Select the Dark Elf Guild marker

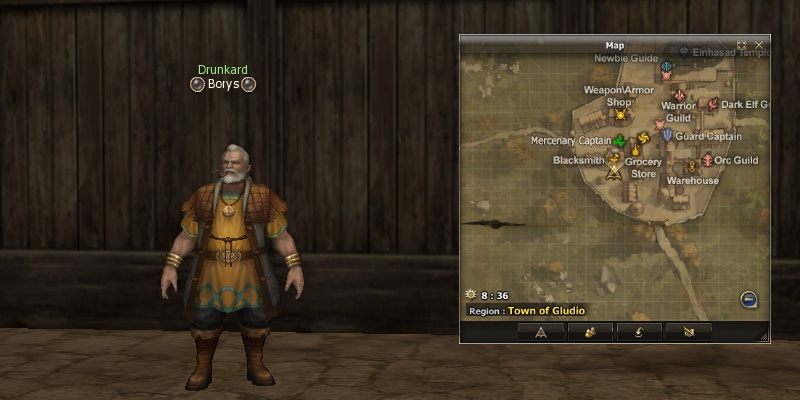[713, 104]
